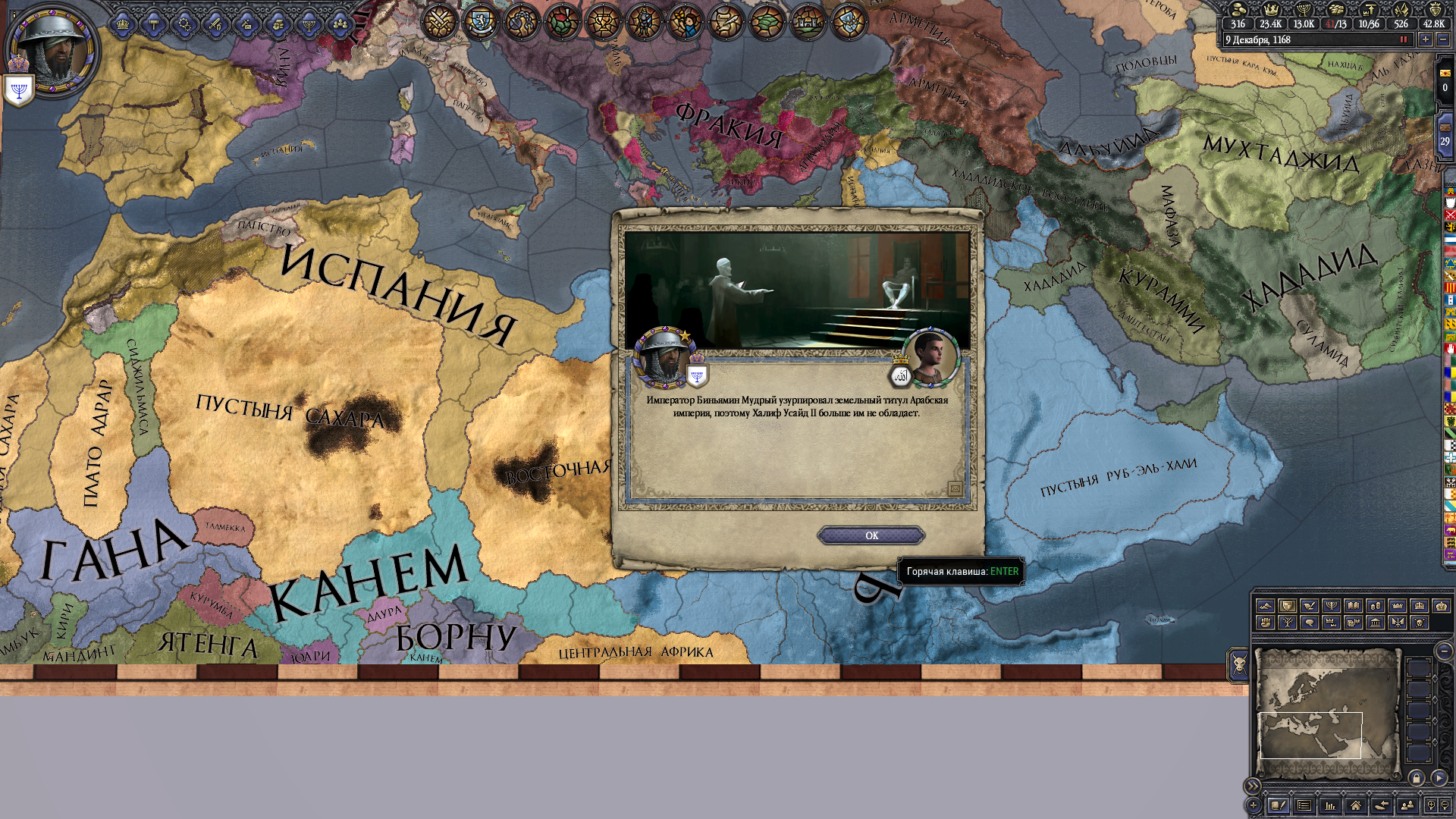
Task: Switch to the religion map mode
Action: 1331,606
